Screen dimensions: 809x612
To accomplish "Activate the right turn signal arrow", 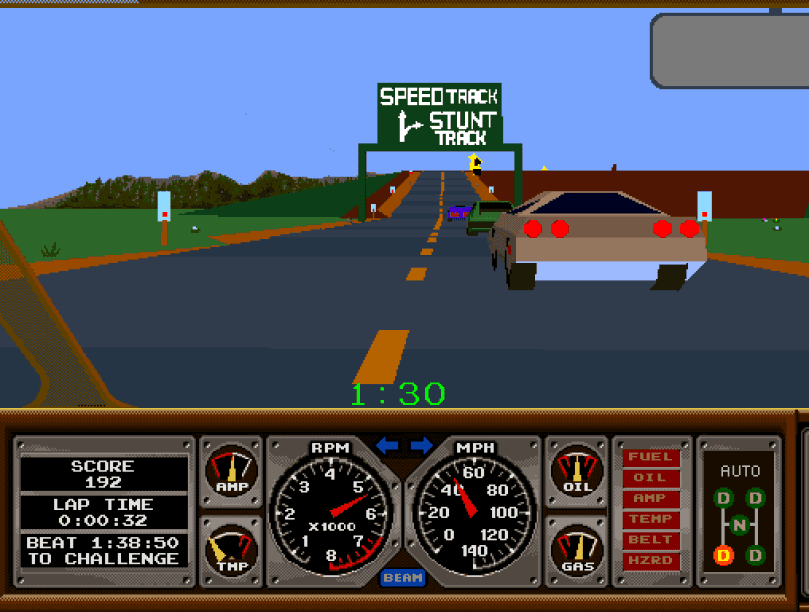I will (x=421, y=445).
